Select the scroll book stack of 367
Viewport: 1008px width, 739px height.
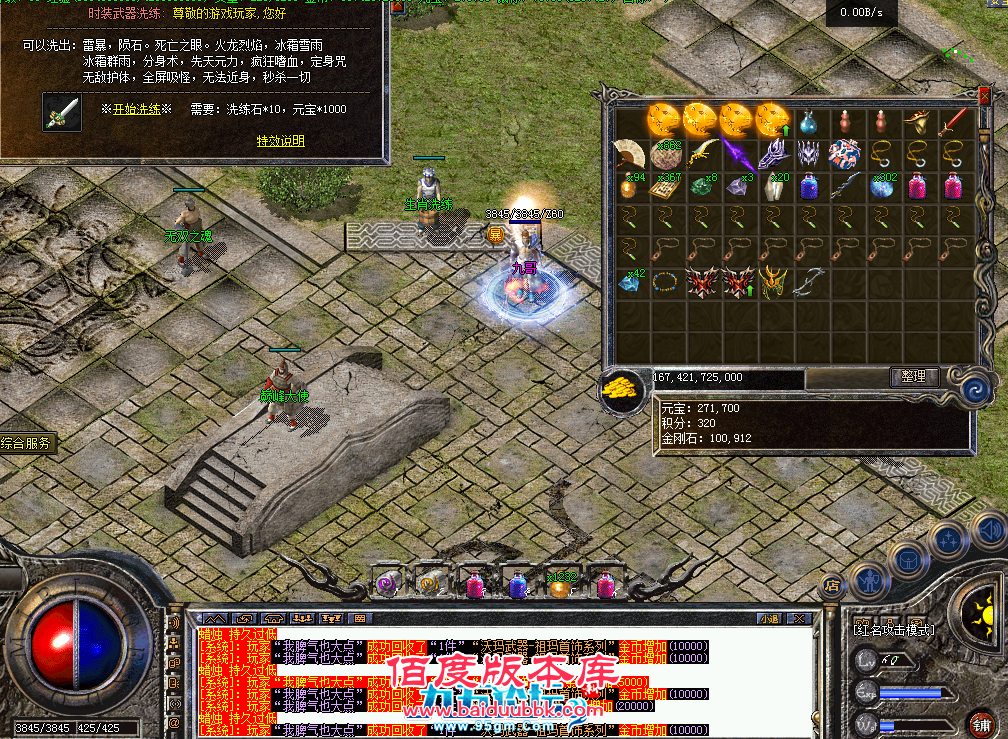tap(664, 187)
